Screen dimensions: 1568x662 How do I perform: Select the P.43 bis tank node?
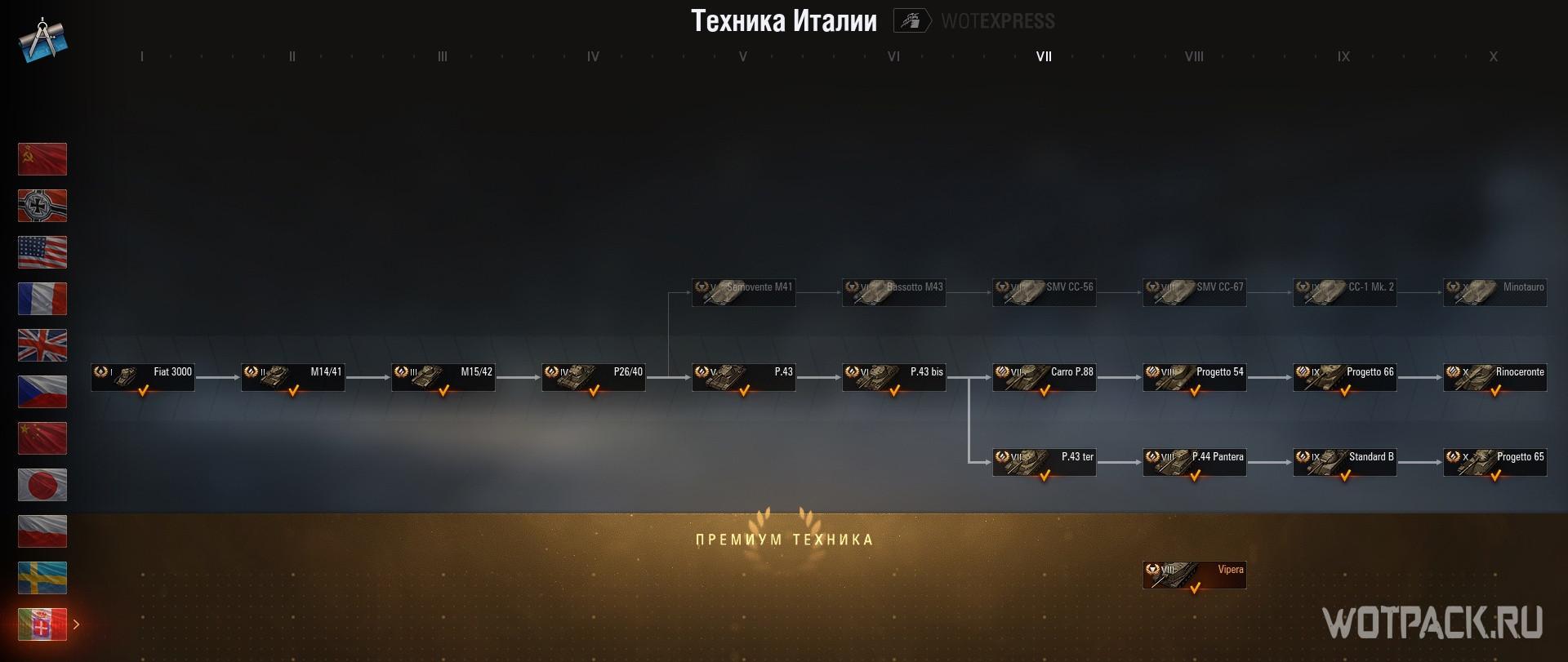pos(894,378)
